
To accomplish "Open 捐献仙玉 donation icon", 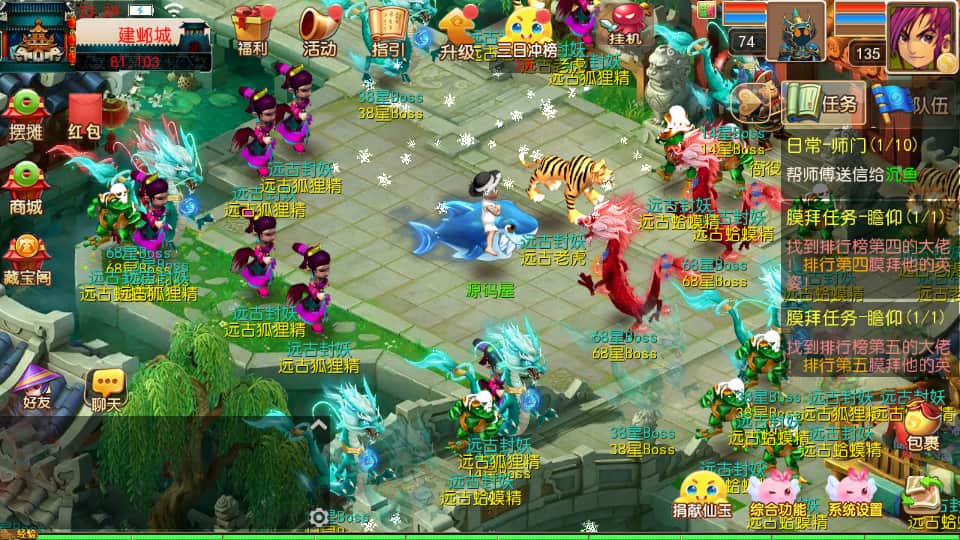I will click(700, 494).
